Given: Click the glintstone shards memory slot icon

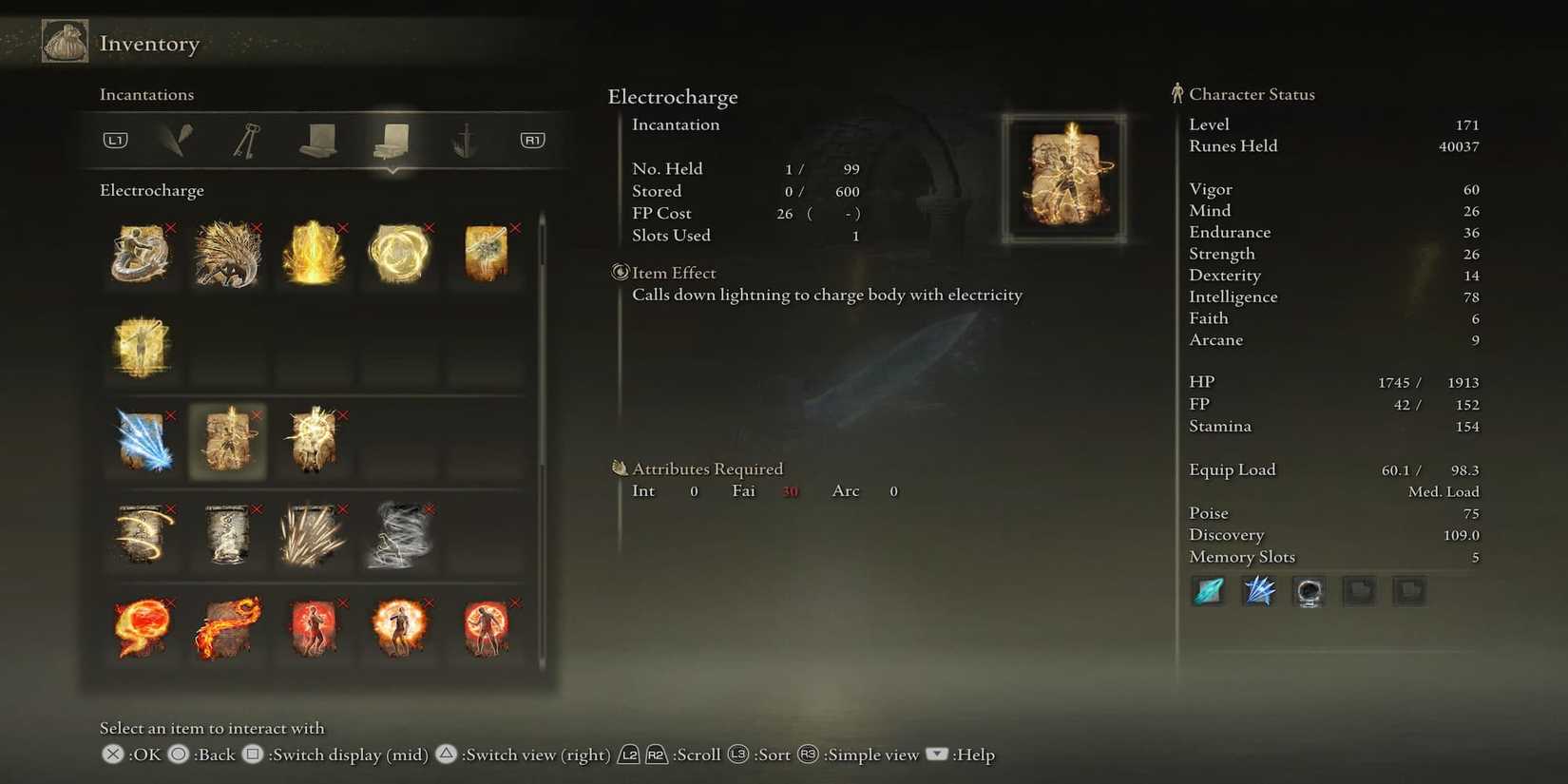Looking at the screenshot, I should pos(1258,590).
